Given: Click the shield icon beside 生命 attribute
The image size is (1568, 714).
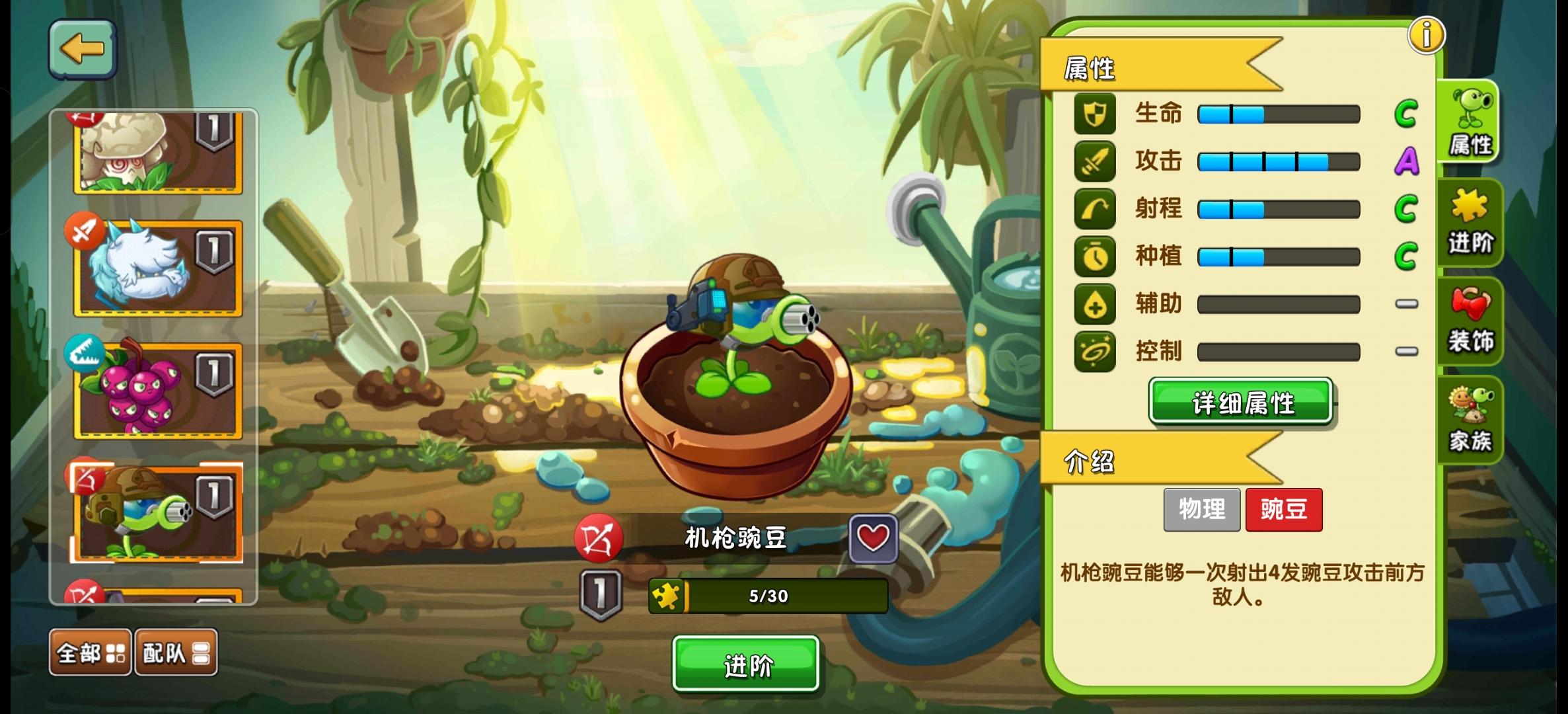Looking at the screenshot, I should (x=1094, y=114).
